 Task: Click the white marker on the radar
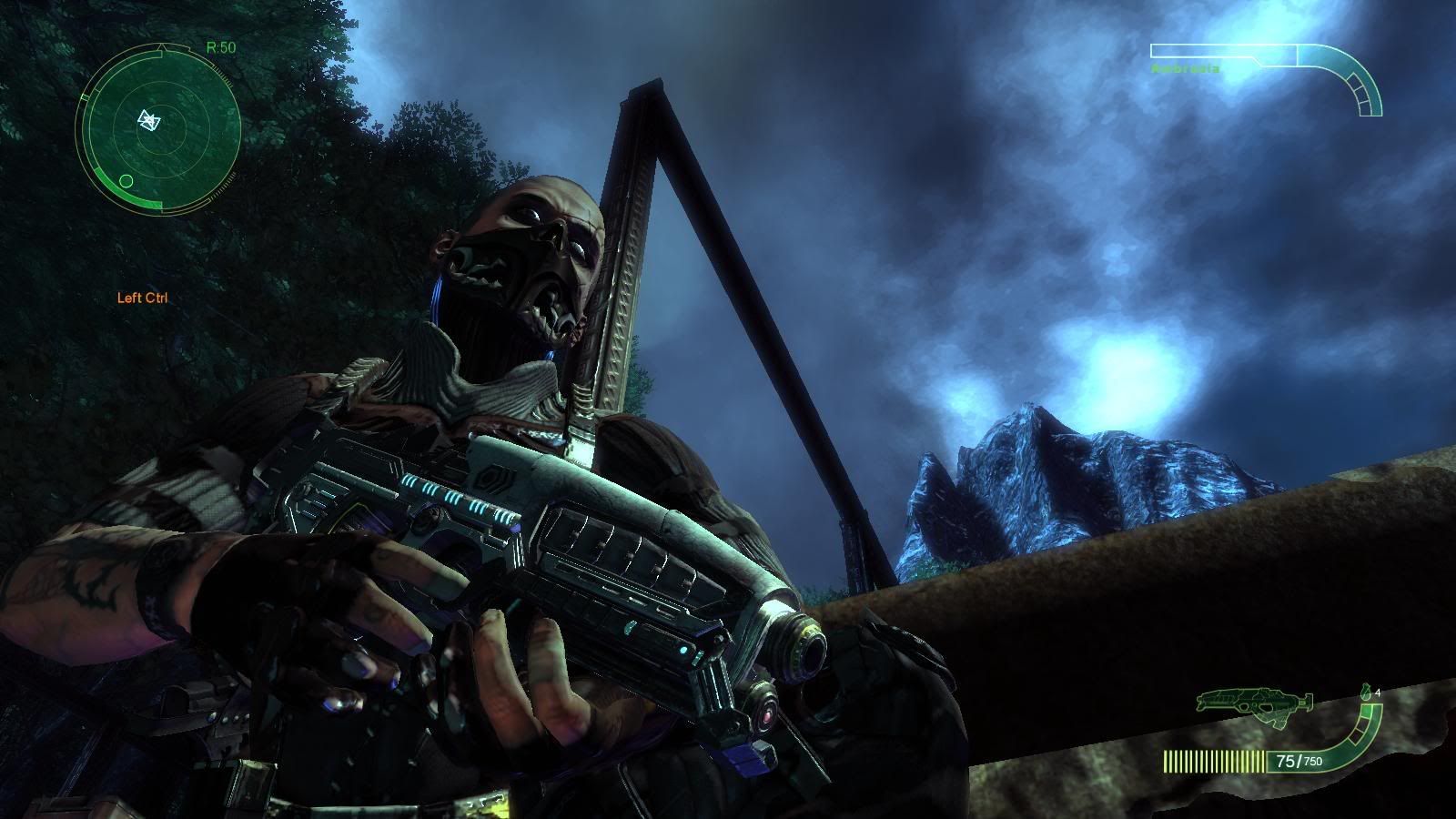click(x=148, y=119)
